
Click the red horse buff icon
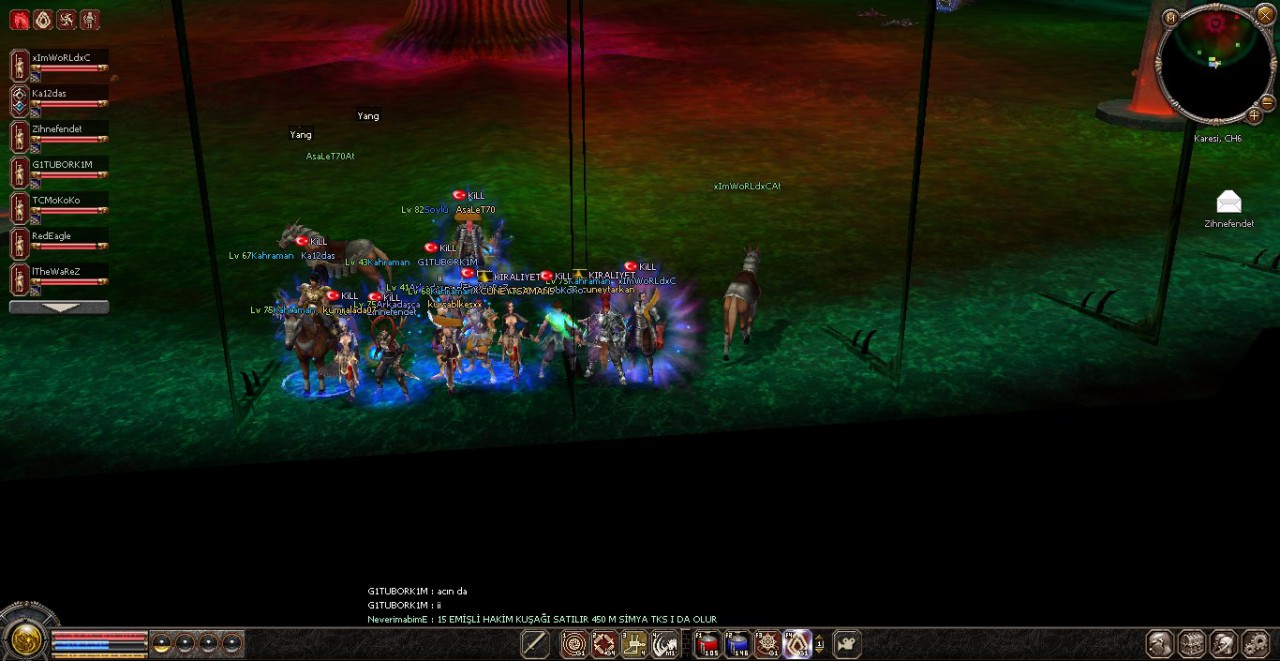tap(19, 19)
